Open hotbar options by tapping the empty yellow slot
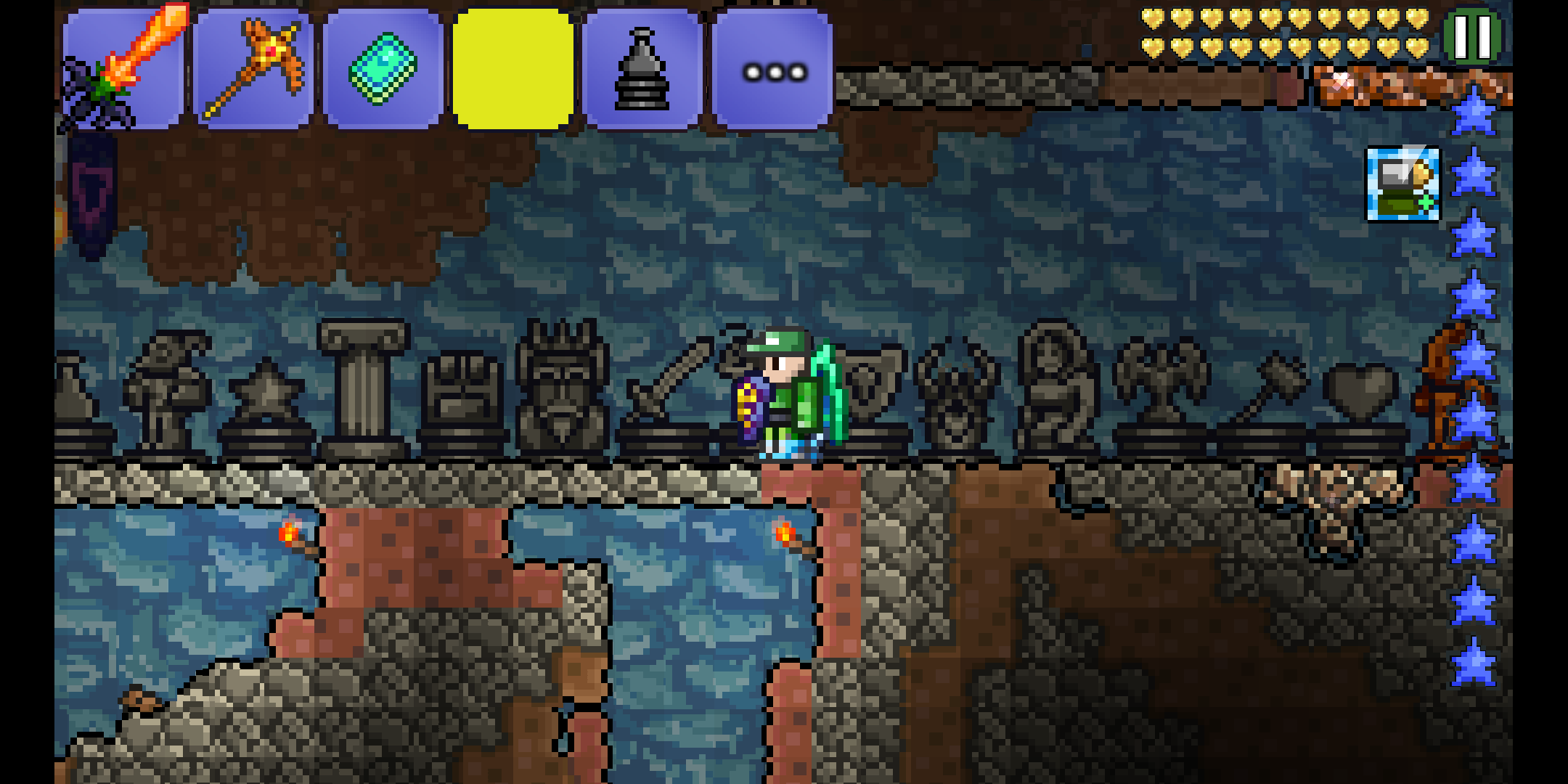Viewport: 1568px width, 784px height. point(511,67)
